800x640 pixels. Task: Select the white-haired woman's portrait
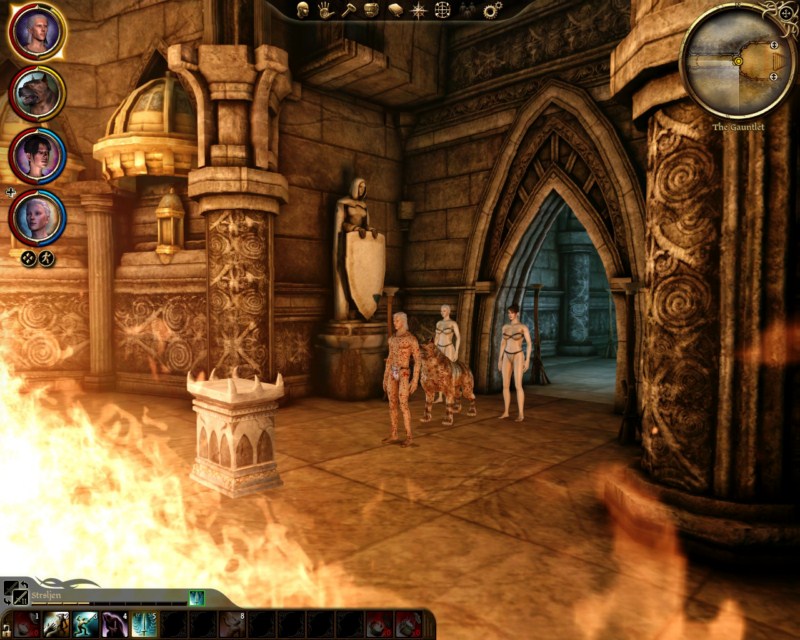point(38,216)
